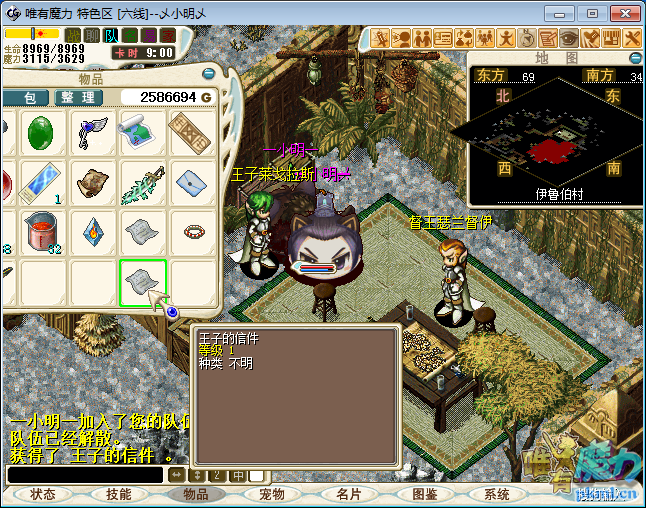Open the 系统 (System) tab

pos(497,494)
